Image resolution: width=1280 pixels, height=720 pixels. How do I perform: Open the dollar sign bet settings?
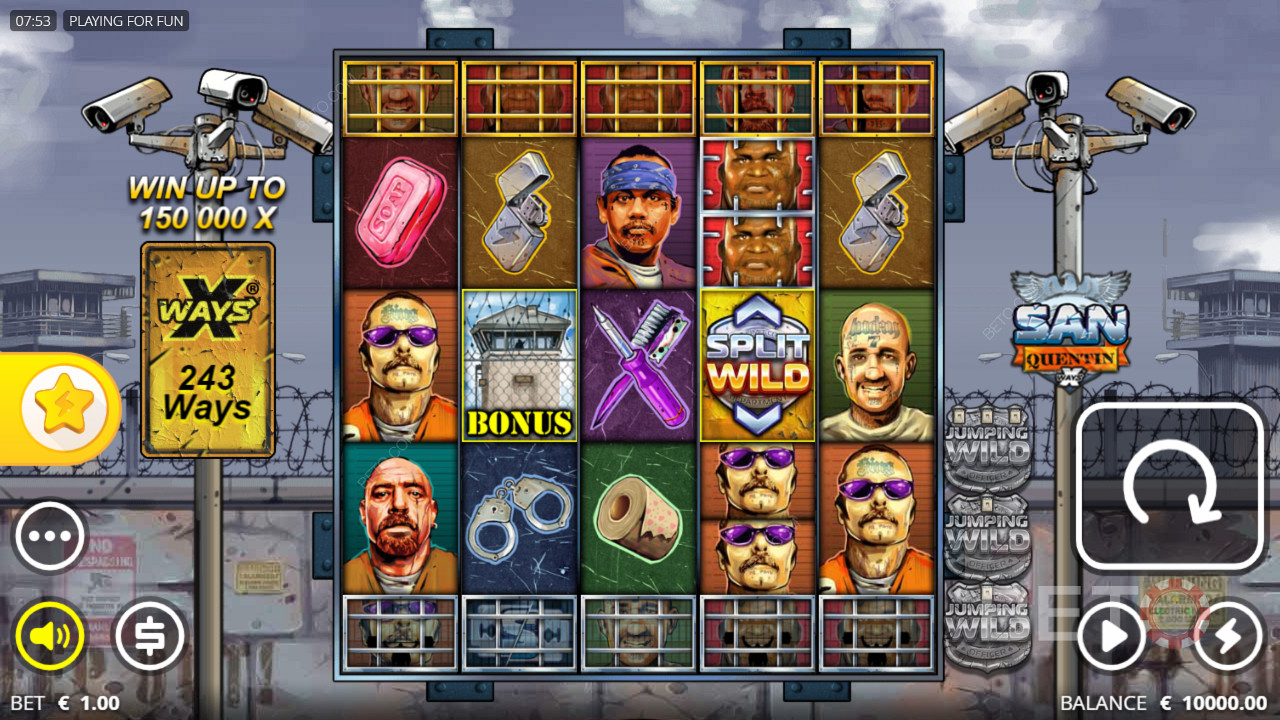click(x=150, y=635)
